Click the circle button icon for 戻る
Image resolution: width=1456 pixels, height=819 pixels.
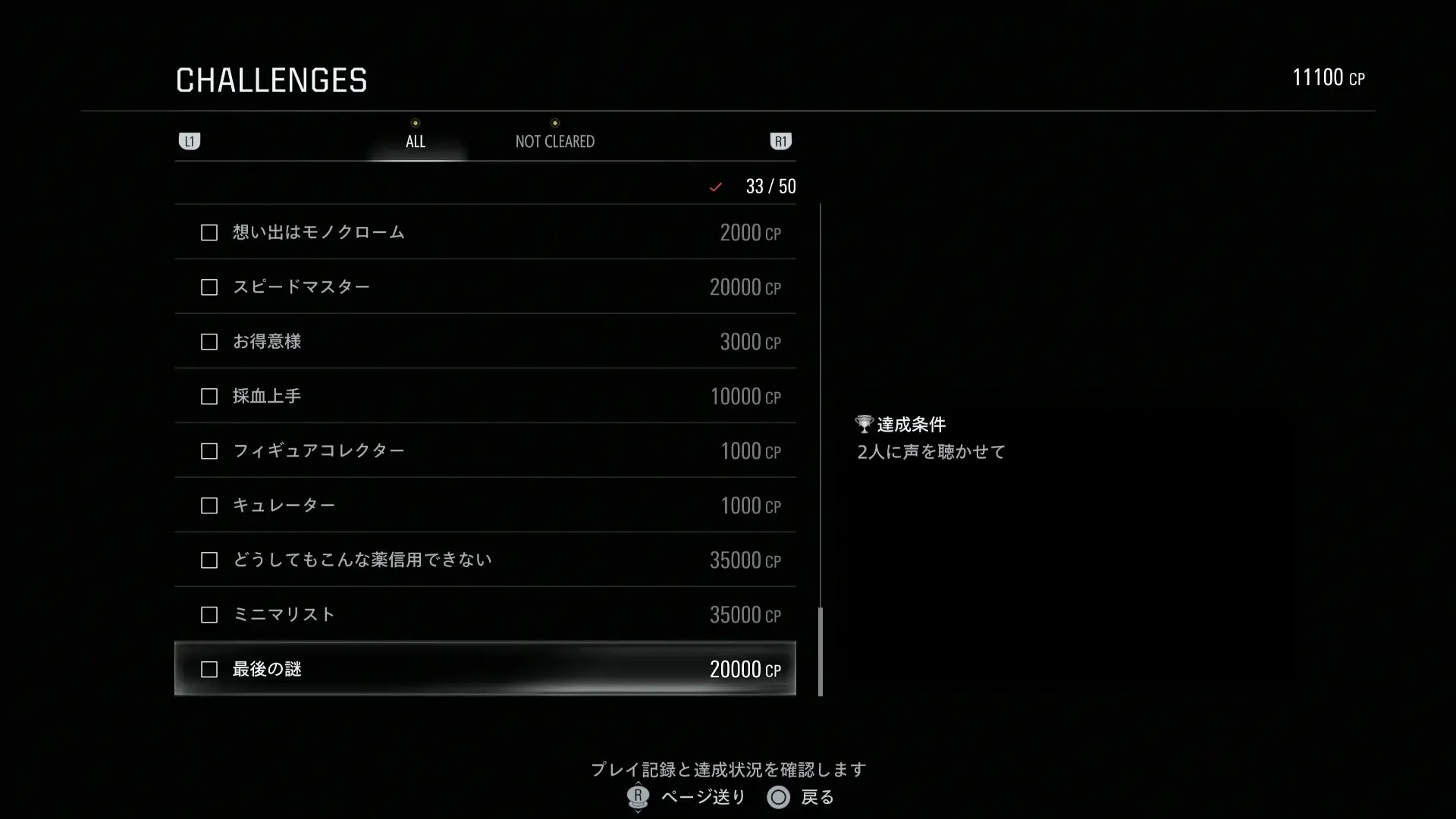[778, 798]
